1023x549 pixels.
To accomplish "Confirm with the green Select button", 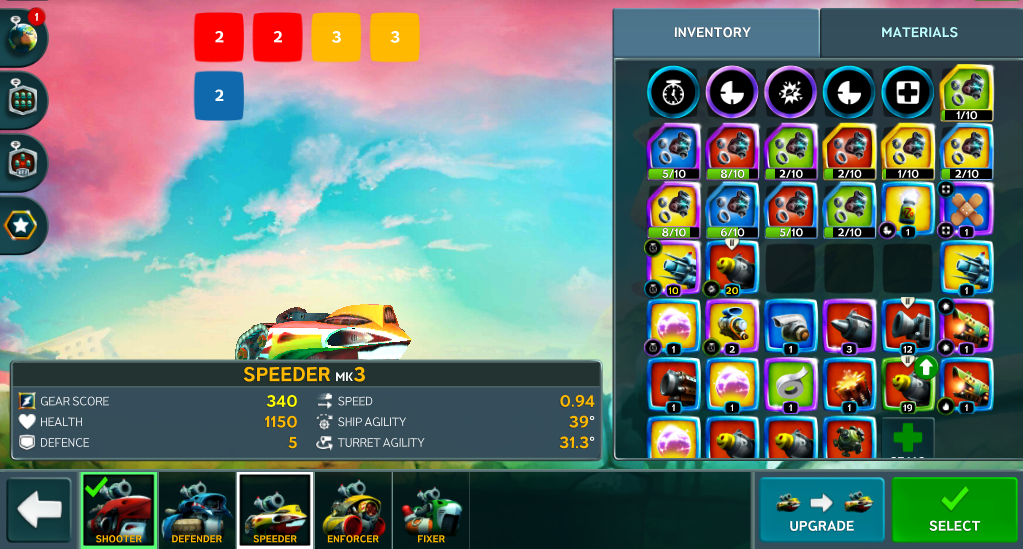I will coord(954,509).
